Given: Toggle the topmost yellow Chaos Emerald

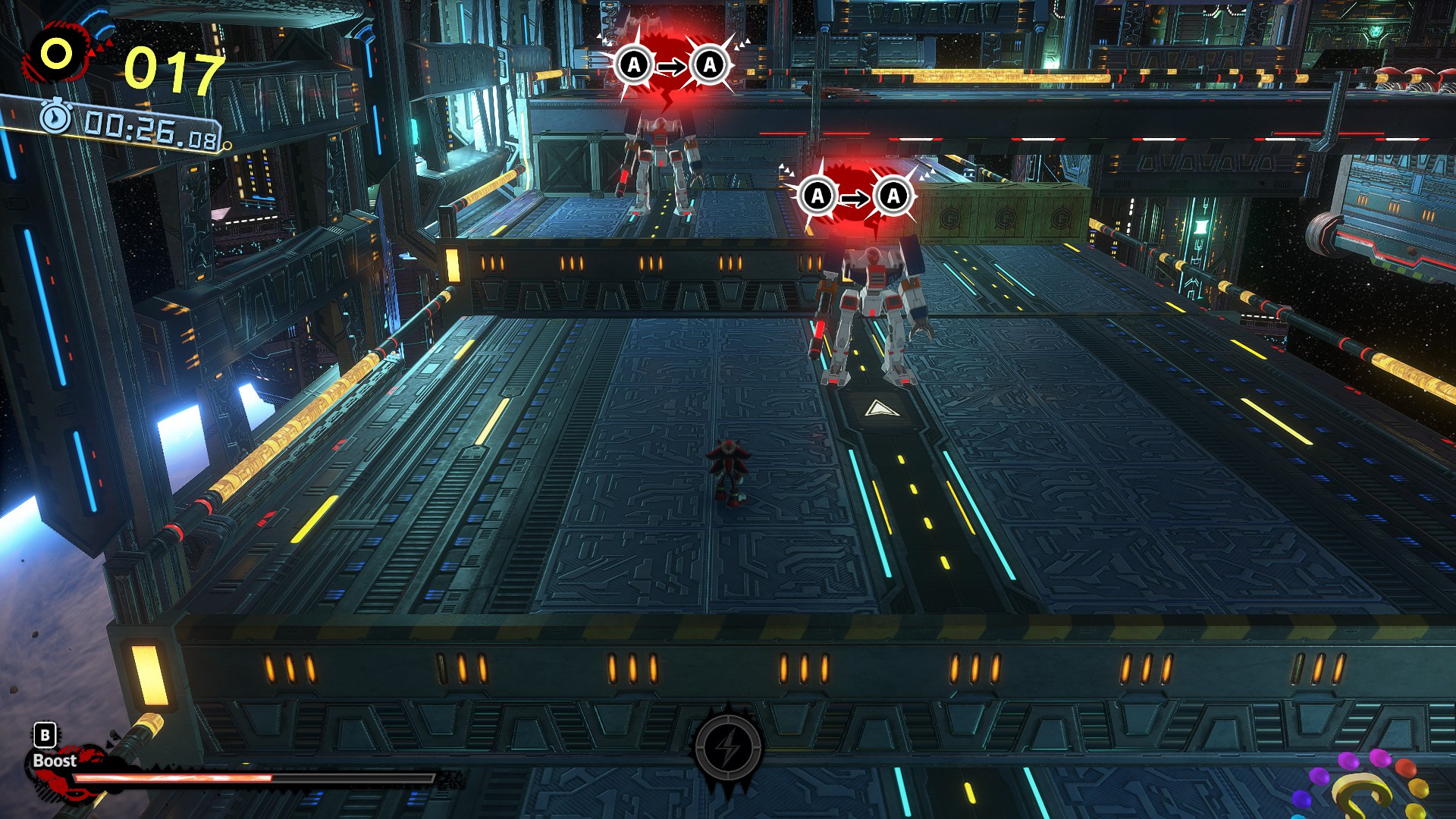Looking at the screenshot, I should [x=1419, y=787].
